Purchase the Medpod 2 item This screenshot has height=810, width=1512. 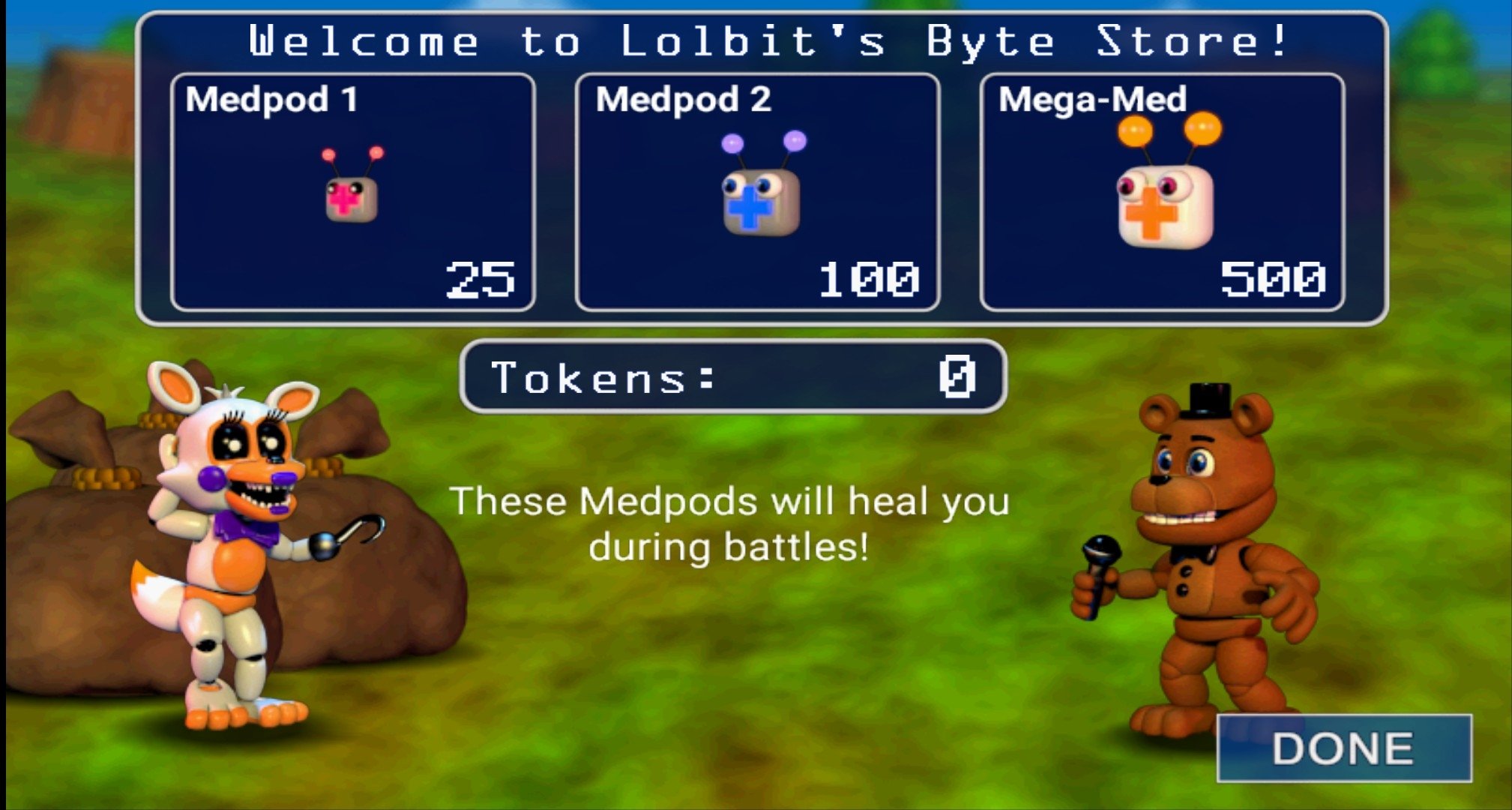(757, 192)
